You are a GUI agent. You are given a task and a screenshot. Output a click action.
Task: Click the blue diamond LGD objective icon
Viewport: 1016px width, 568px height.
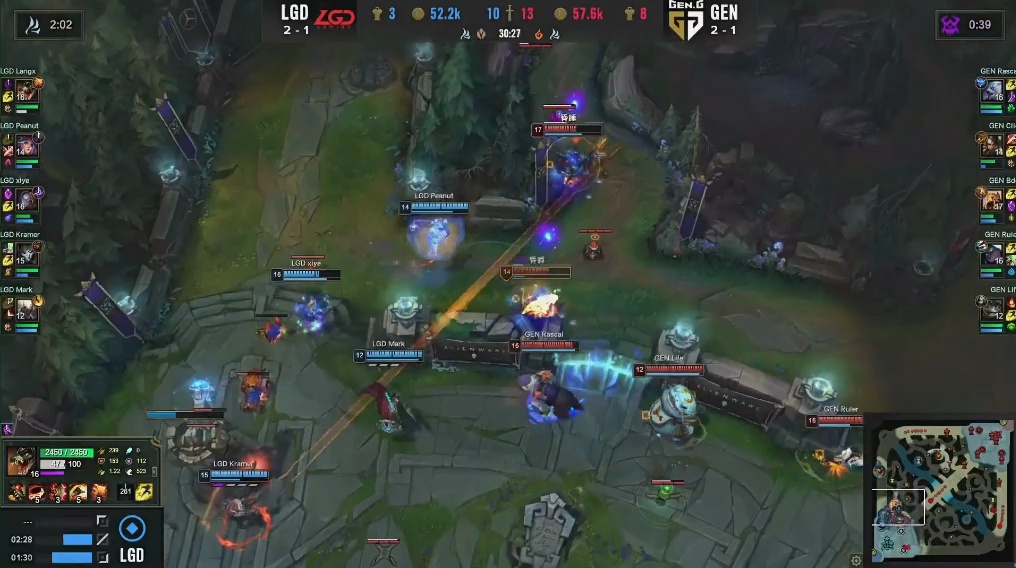pyautogui.click(x=132, y=528)
